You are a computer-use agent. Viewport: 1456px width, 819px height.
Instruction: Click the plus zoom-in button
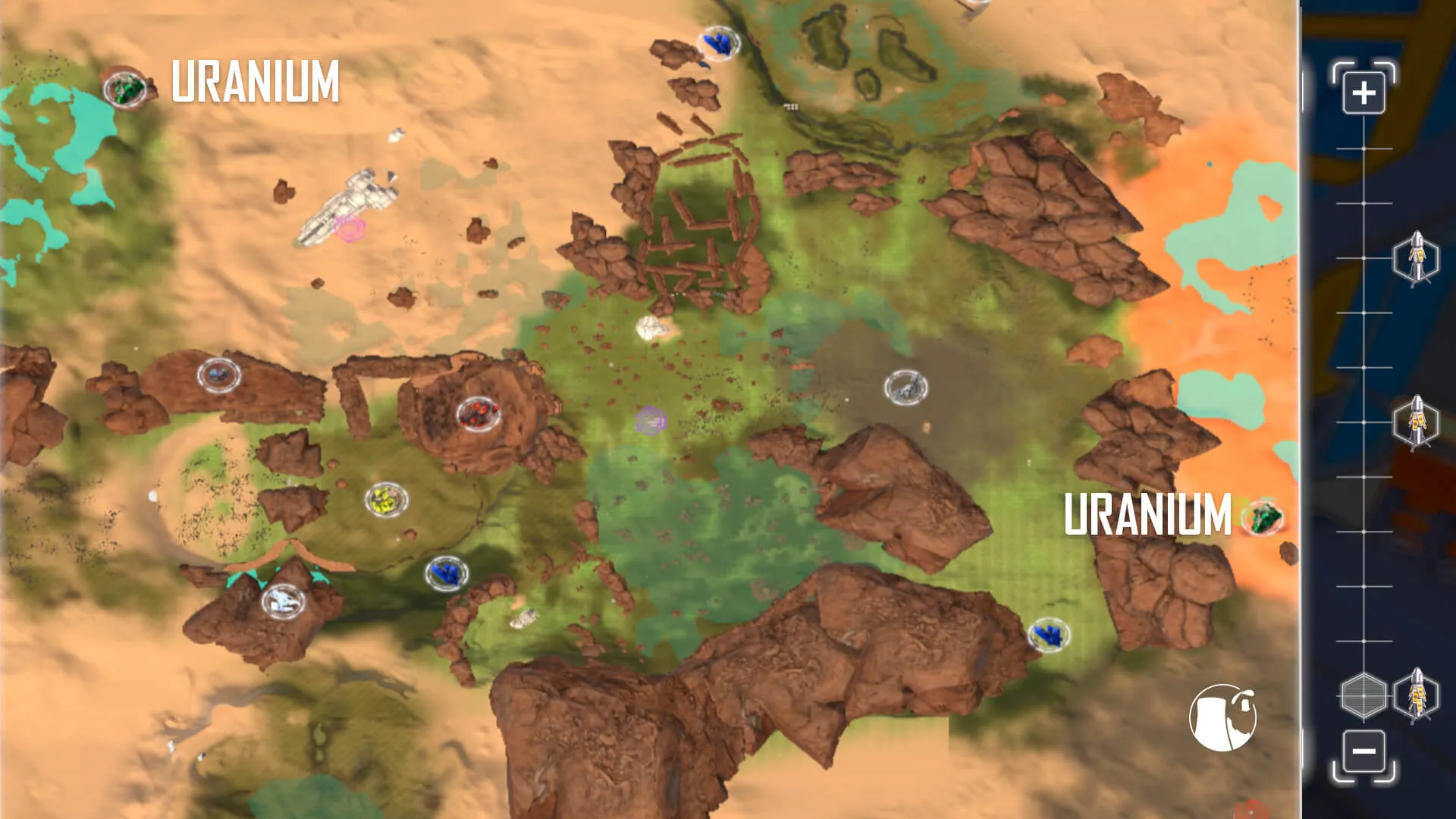point(1363,93)
